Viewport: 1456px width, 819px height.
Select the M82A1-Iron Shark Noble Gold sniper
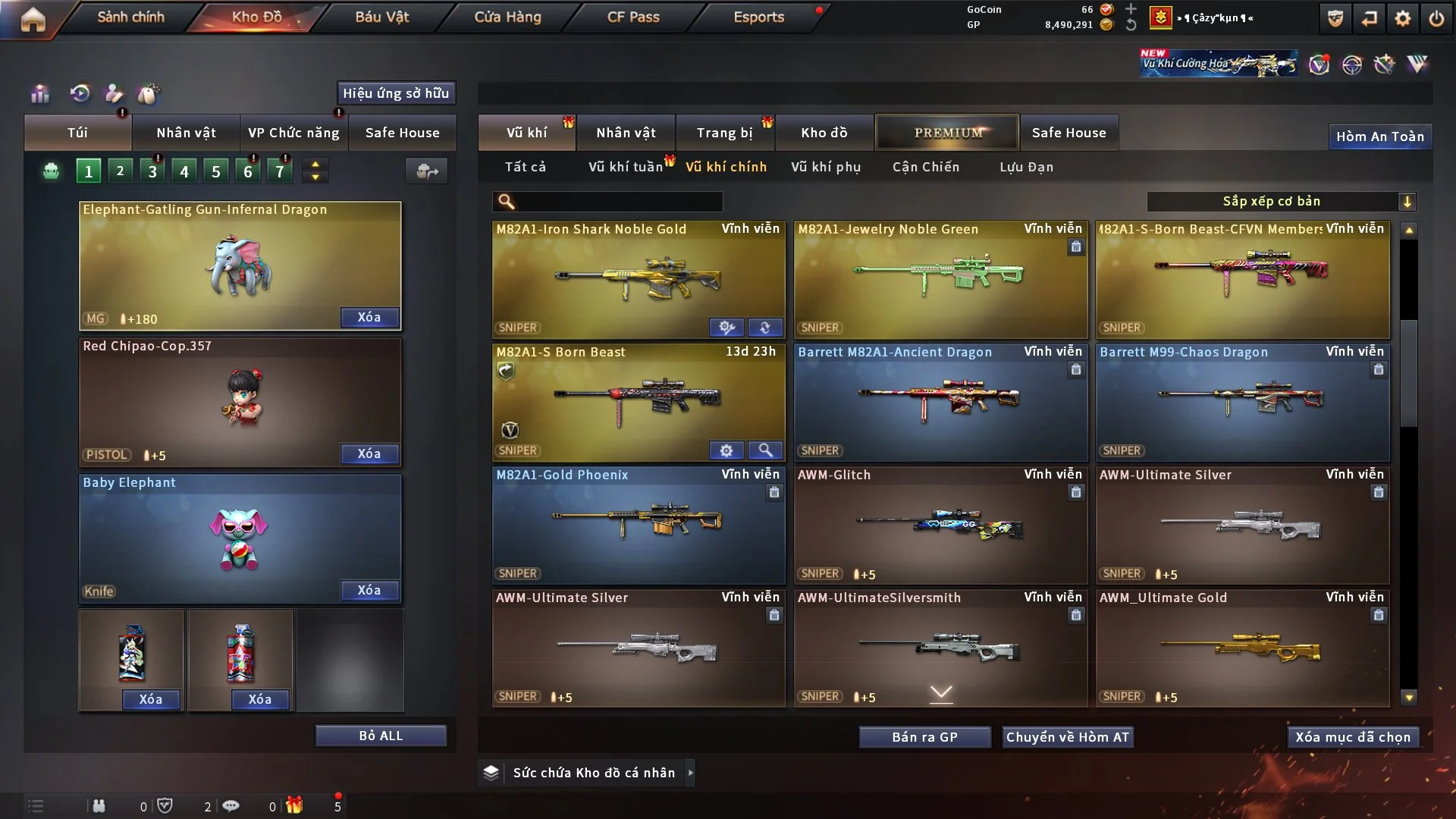click(638, 278)
